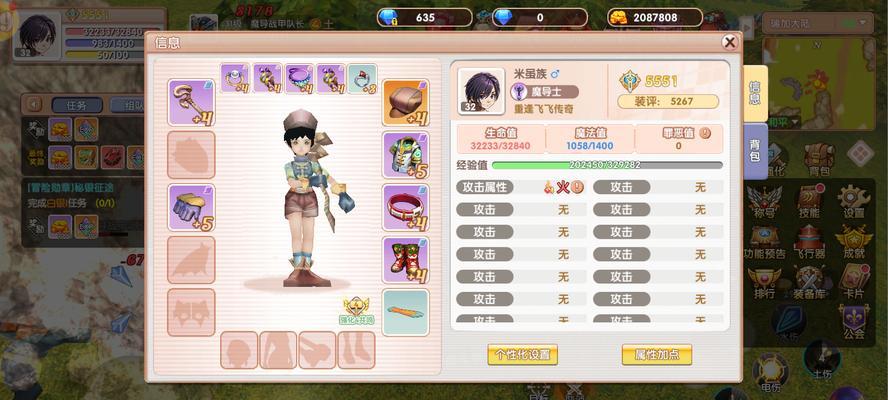This screenshot has height=400, width=888.
Task: Close the character information window
Action: coord(730,42)
